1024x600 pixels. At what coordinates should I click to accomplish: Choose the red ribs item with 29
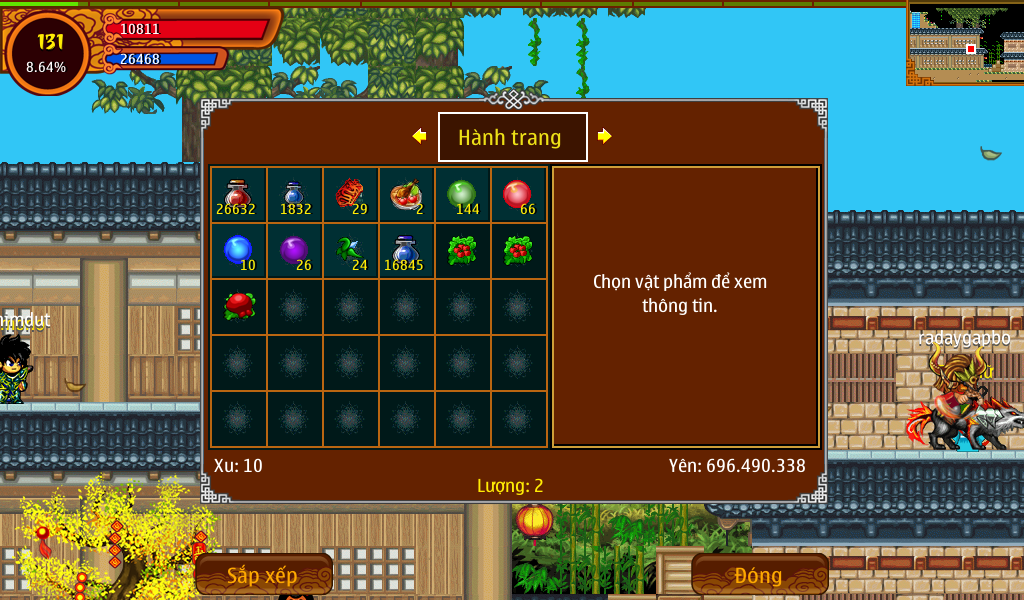click(350, 195)
